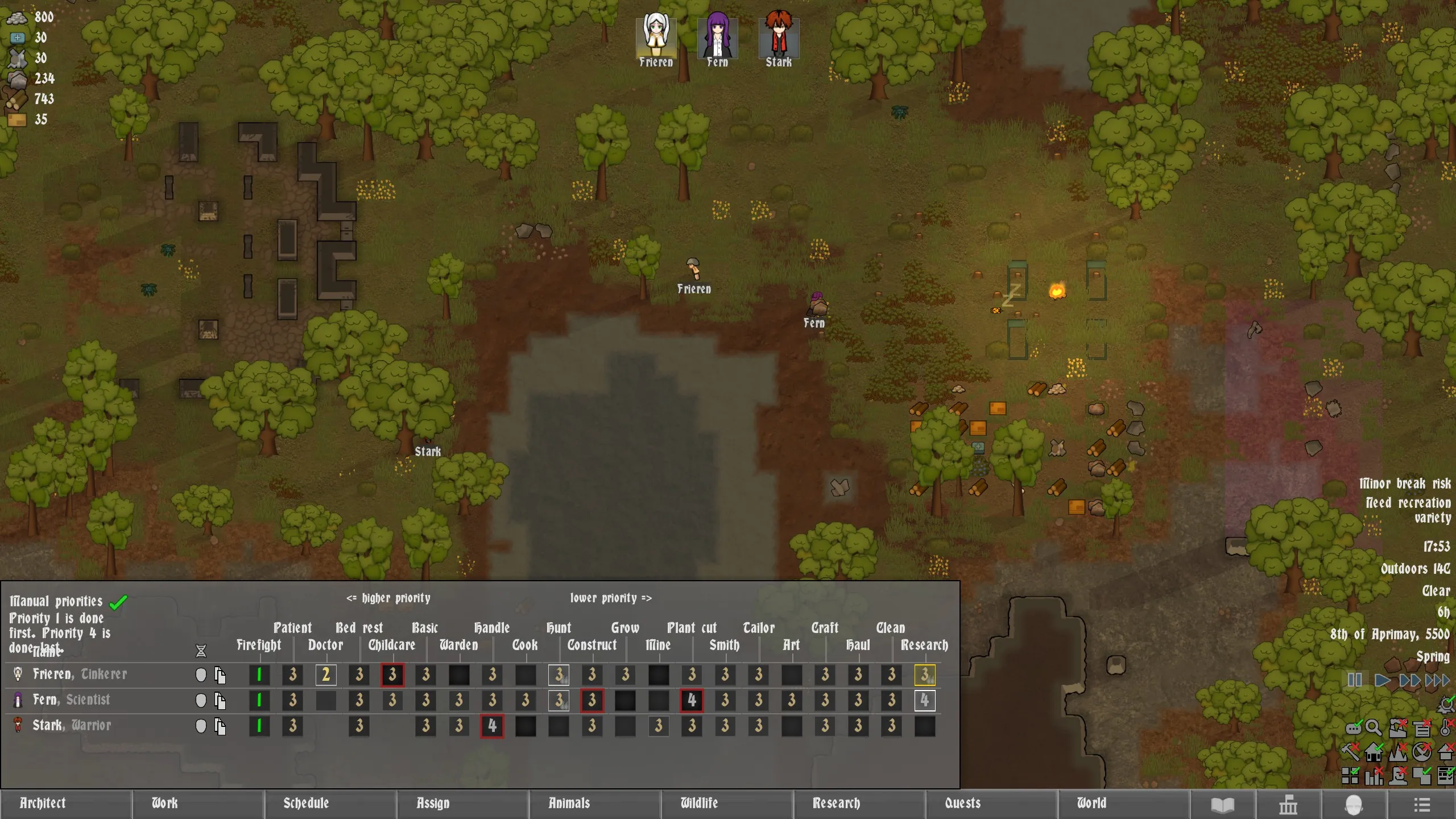Change Frieren's Doctor priority box
Viewport: 1456px width, 819px height.
(x=326, y=675)
